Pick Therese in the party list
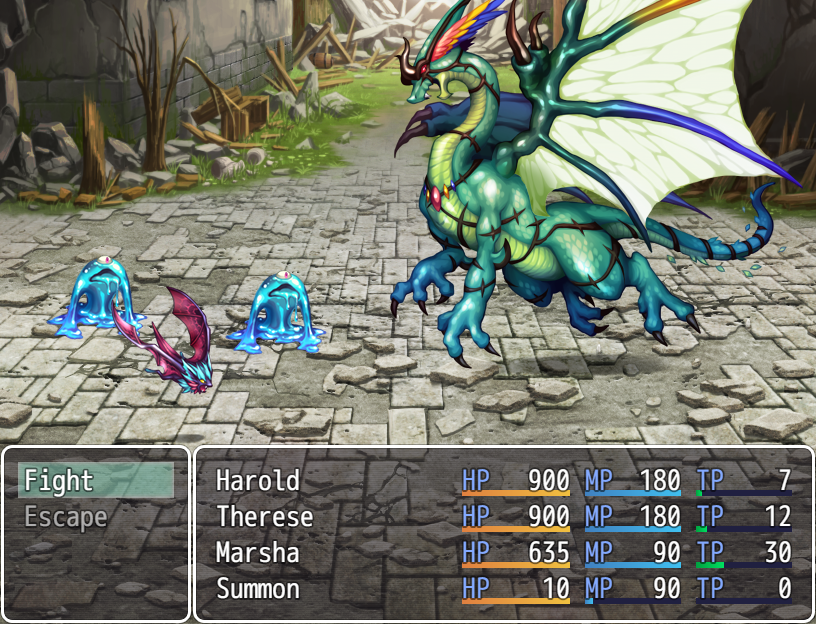Viewport: 816px width, 624px height. pos(503,517)
